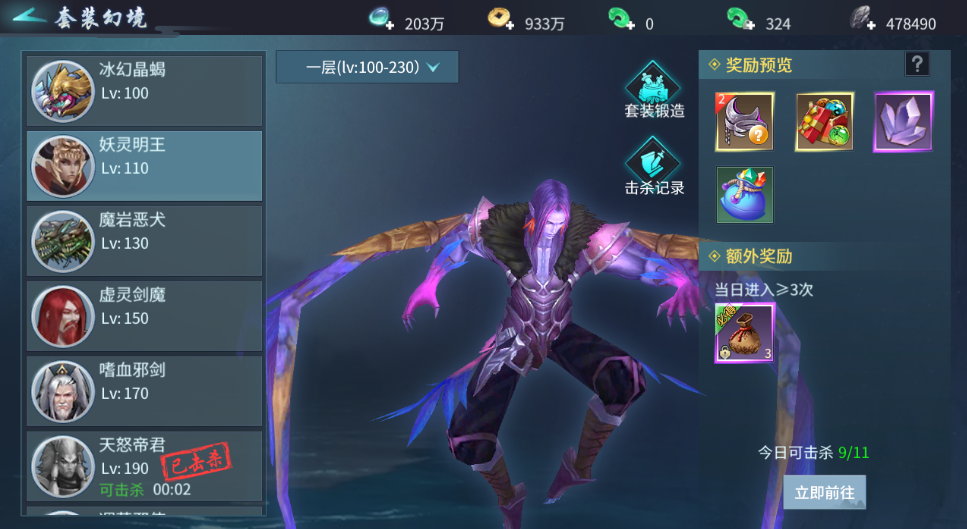967x529 pixels.
Task: Inspect the purple crystal reward
Action: [903, 122]
